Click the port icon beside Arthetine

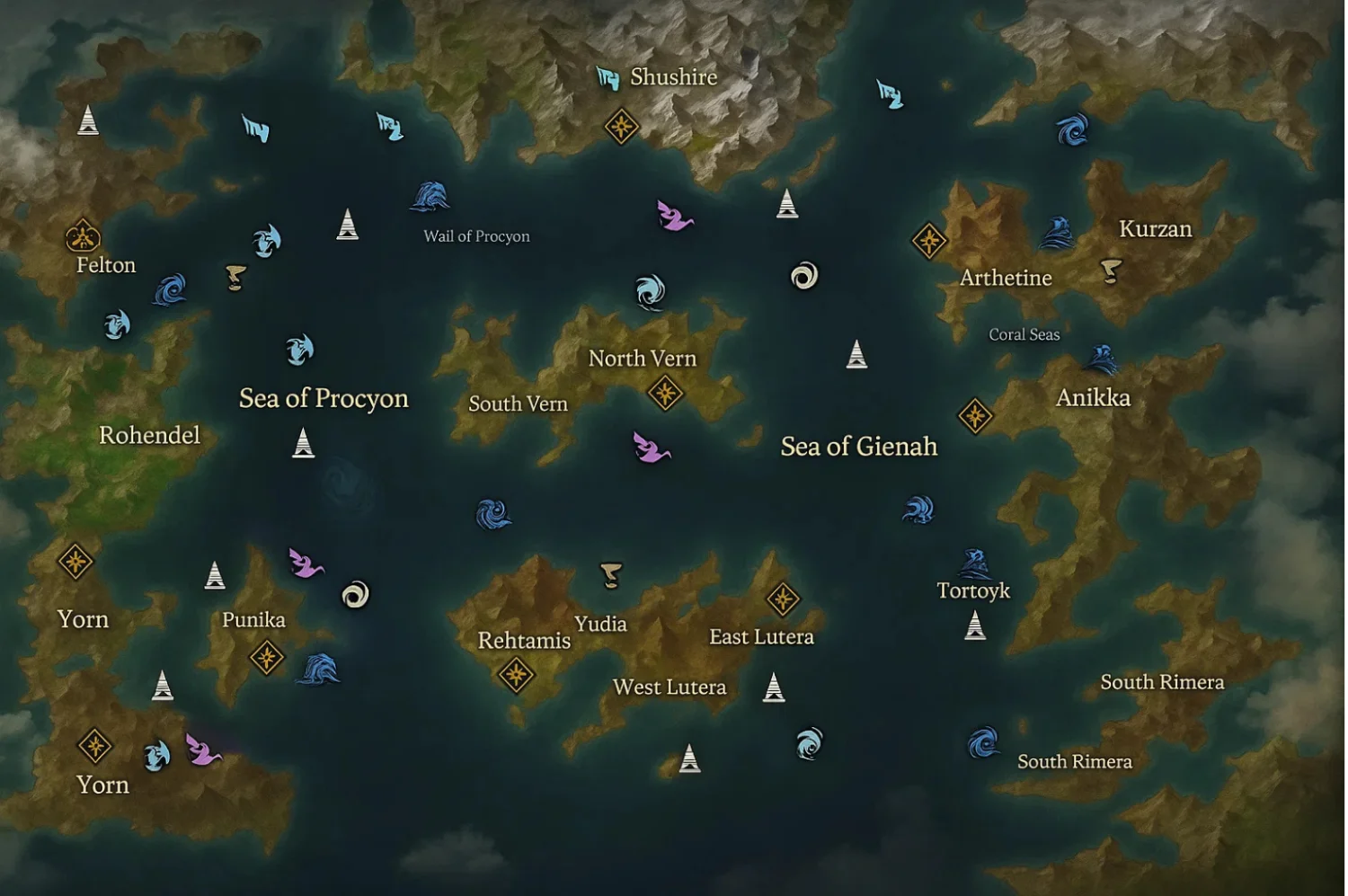tap(930, 239)
